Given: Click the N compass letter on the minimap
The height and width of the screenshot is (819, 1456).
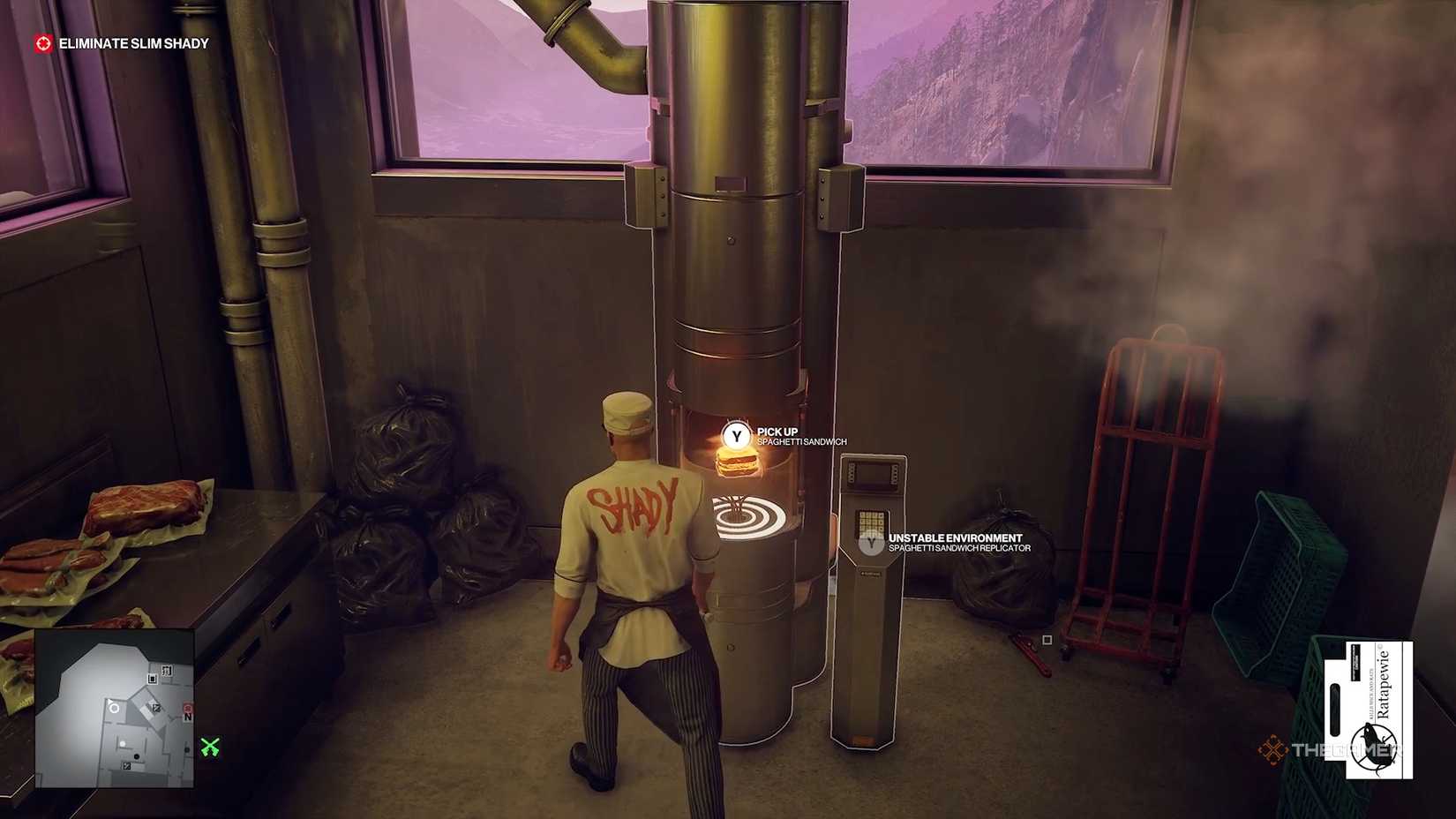Looking at the screenshot, I should coord(188,717).
